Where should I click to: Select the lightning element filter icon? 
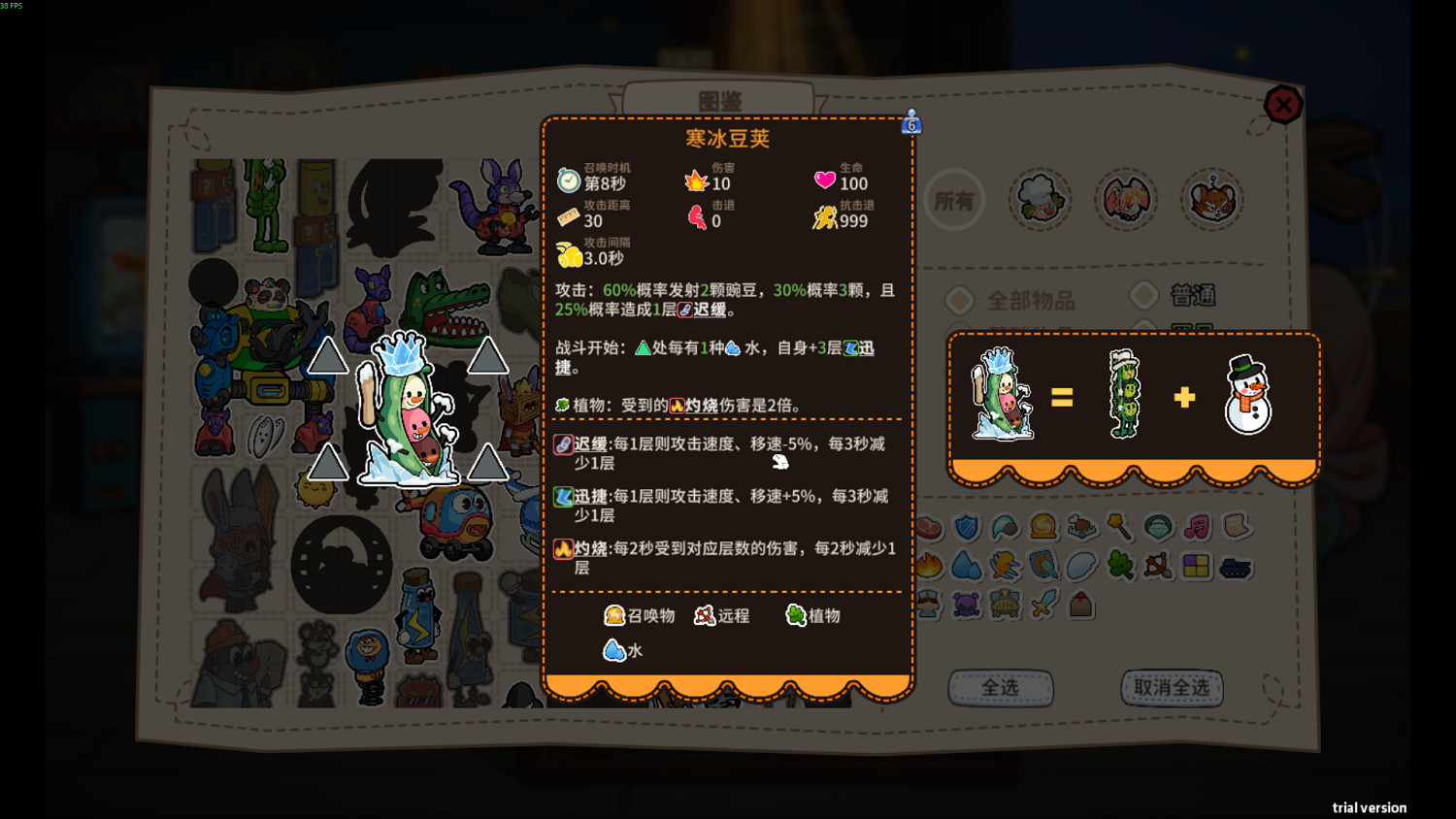point(1005,566)
